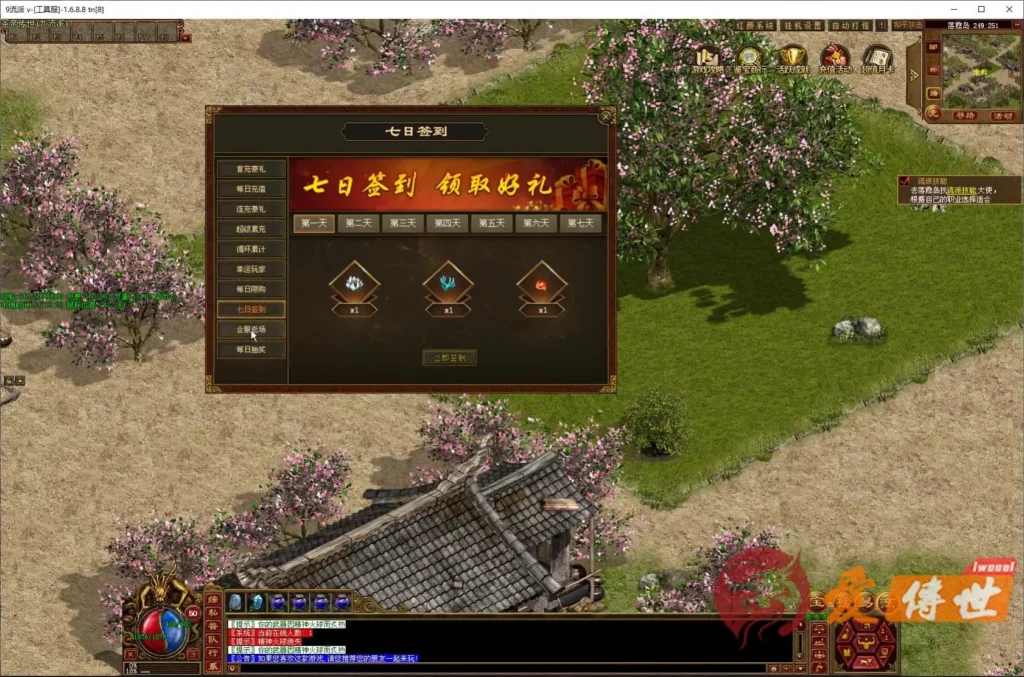Select the white lotus reward item
The width and height of the screenshot is (1024, 677).
pos(356,284)
